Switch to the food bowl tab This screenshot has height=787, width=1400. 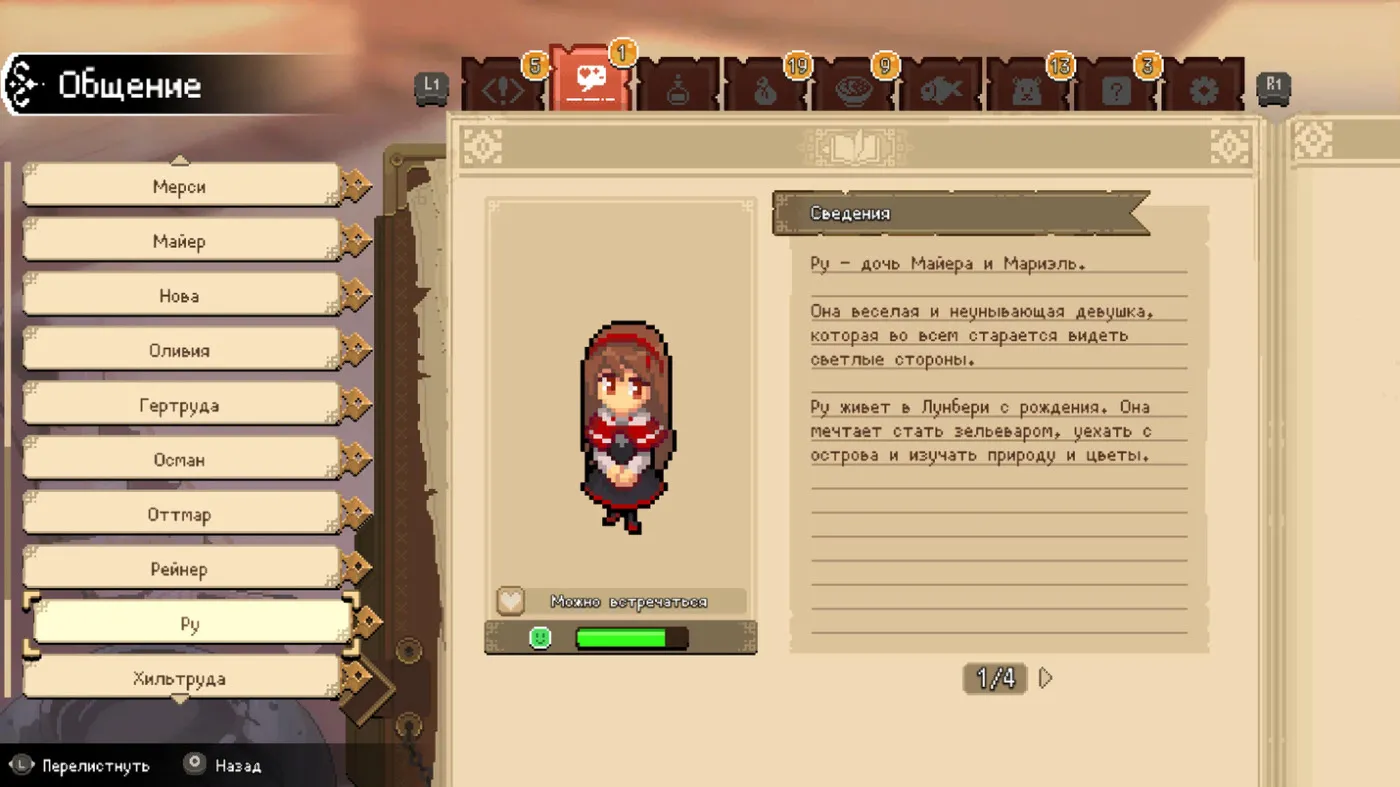click(854, 90)
